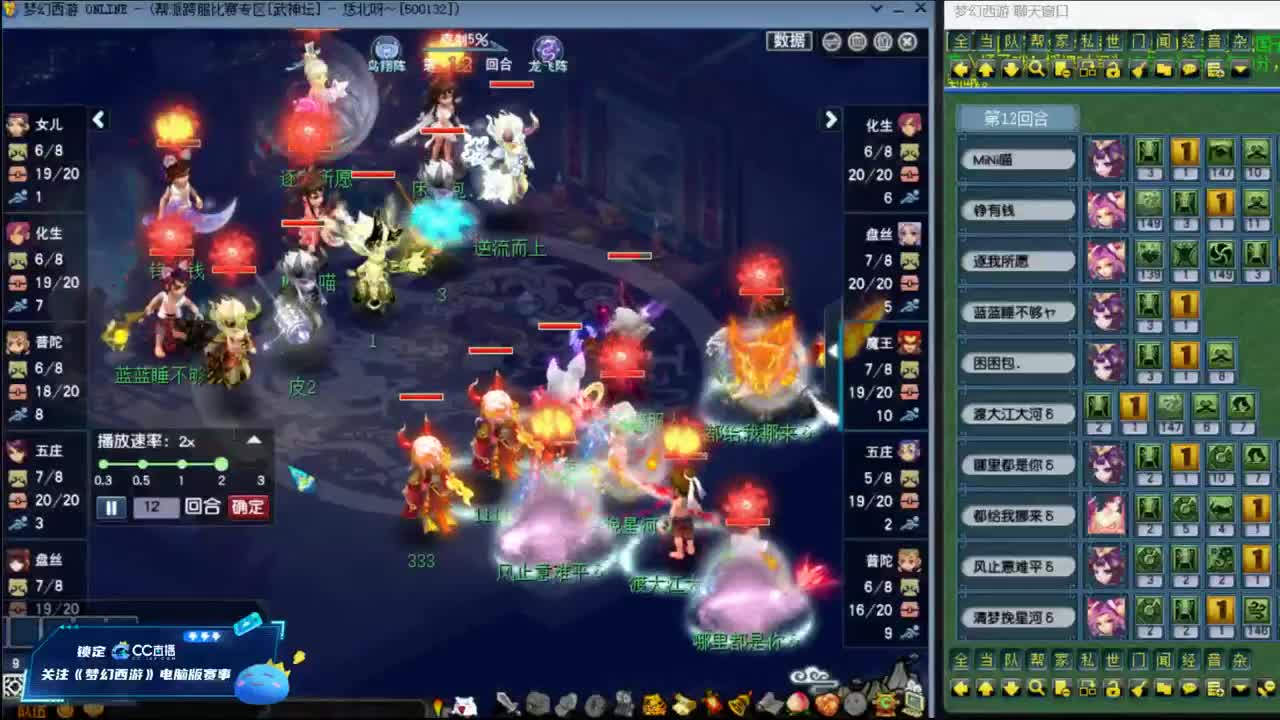1280x720 pixels.
Task: Switch to the 世 chat channel tab
Action: (x=1115, y=40)
